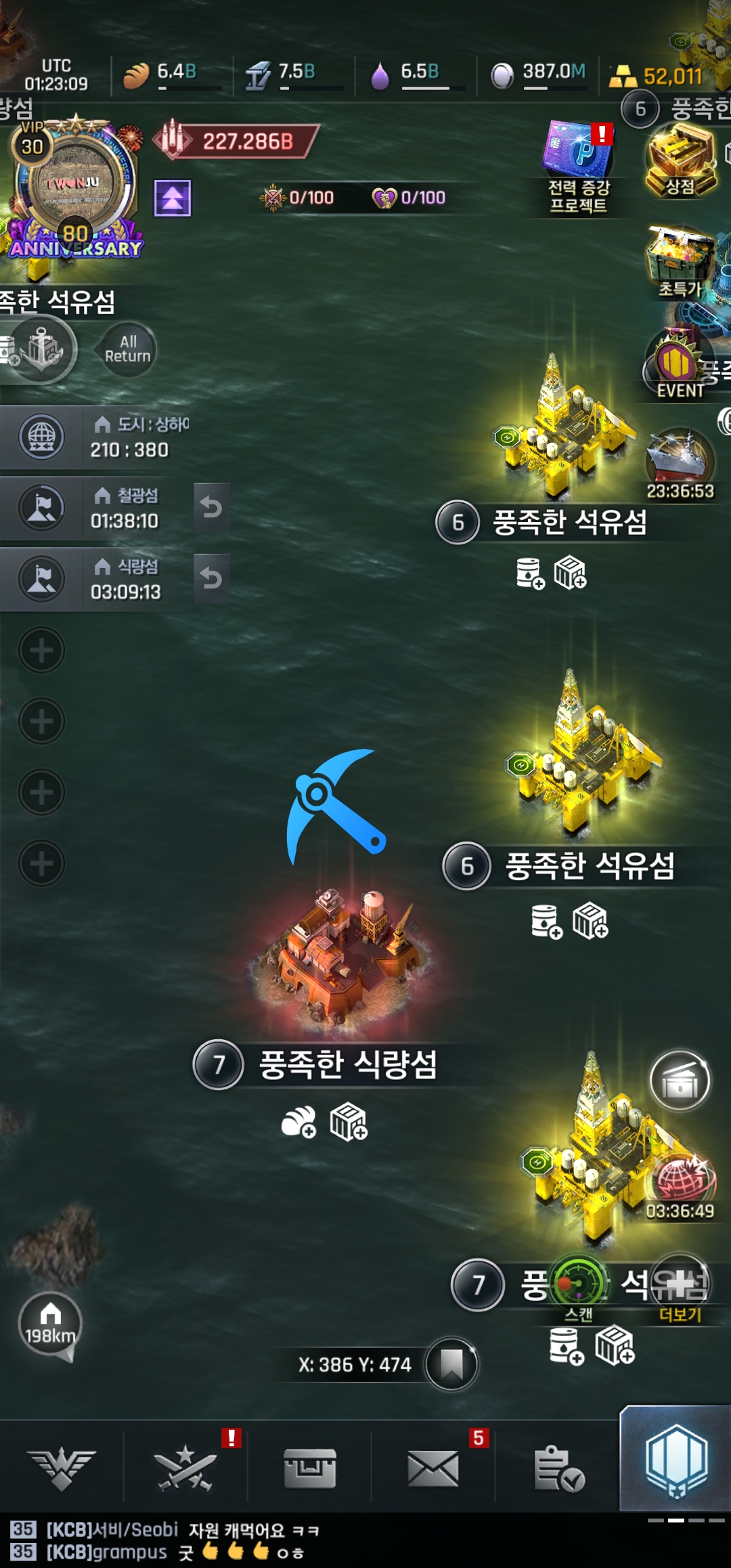This screenshot has height=1568, width=731.
Task: Open the mail envelope menu
Action: coord(433,1468)
